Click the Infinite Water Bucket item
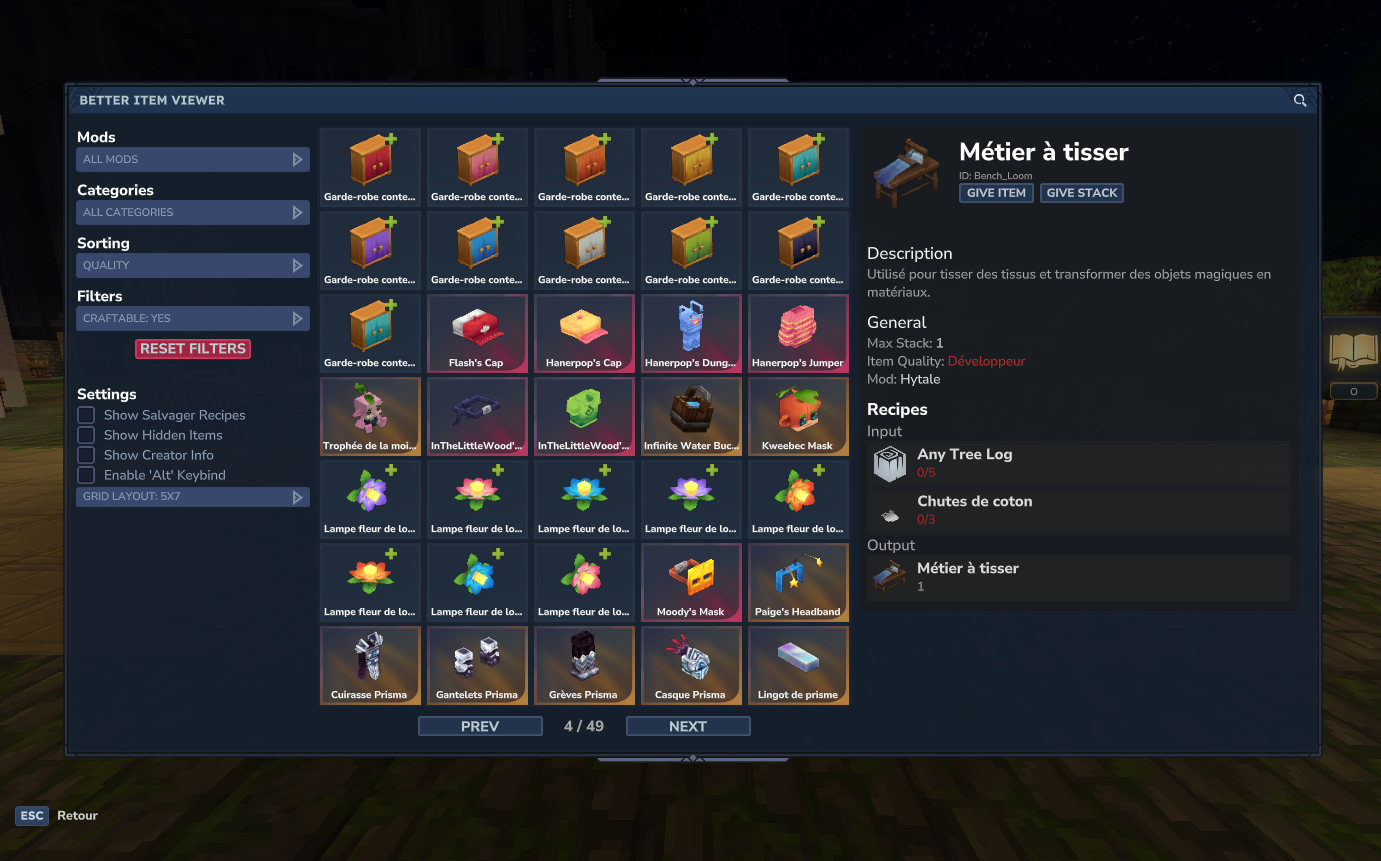Image resolution: width=1381 pixels, height=861 pixels. (691, 416)
